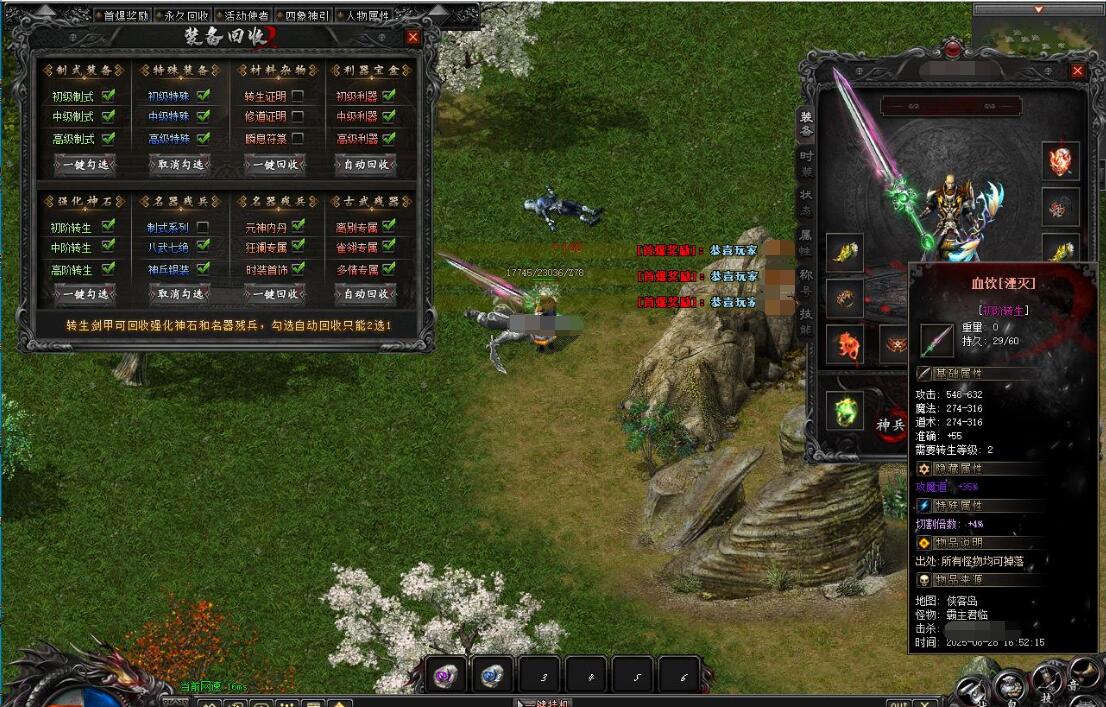Open the 称号 side tab
1106x707 pixels.
tap(806, 281)
